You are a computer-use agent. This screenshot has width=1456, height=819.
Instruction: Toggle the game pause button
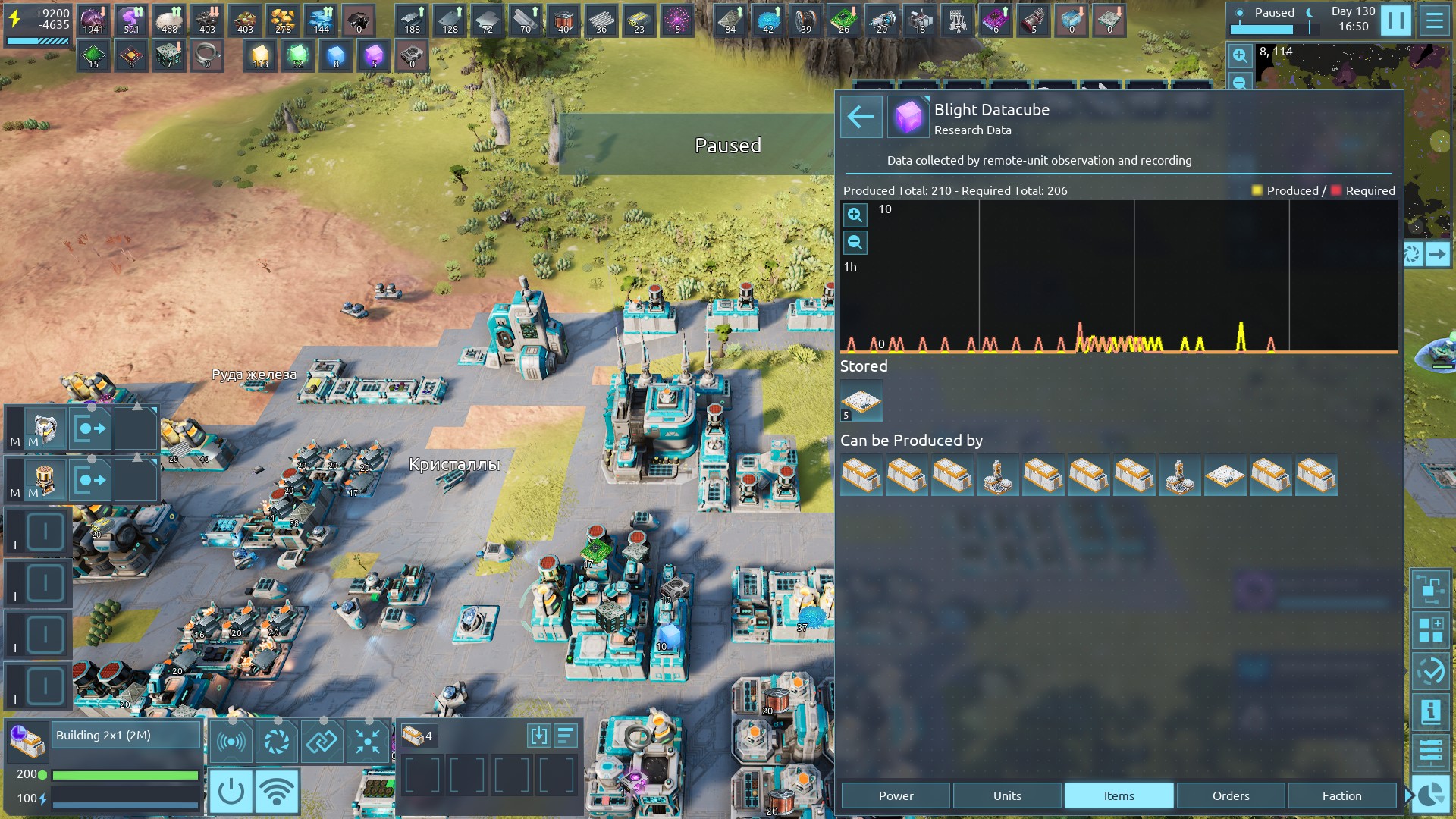point(1395,20)
